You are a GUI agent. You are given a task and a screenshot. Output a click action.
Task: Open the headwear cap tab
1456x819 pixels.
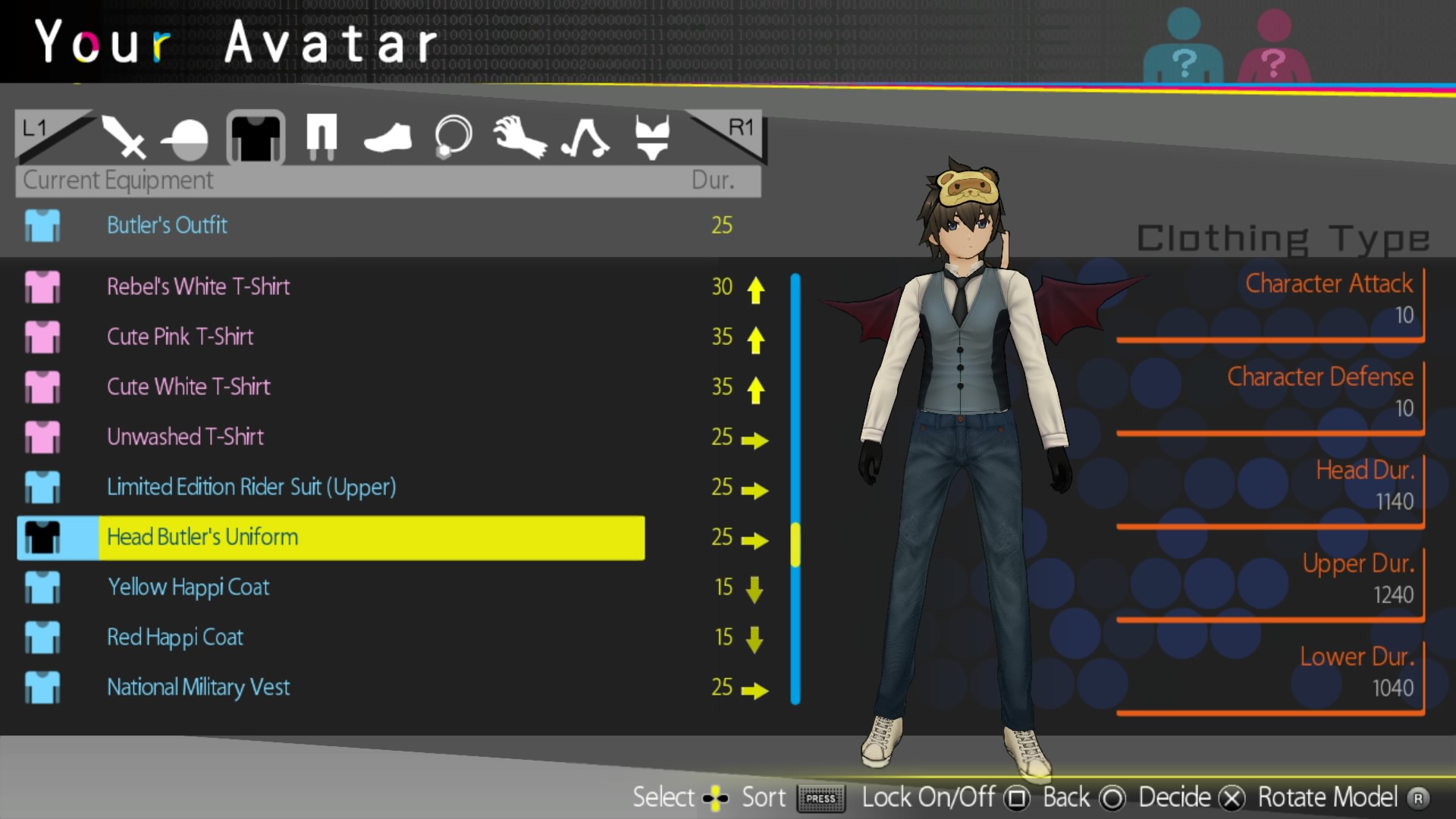coord(186,138)
